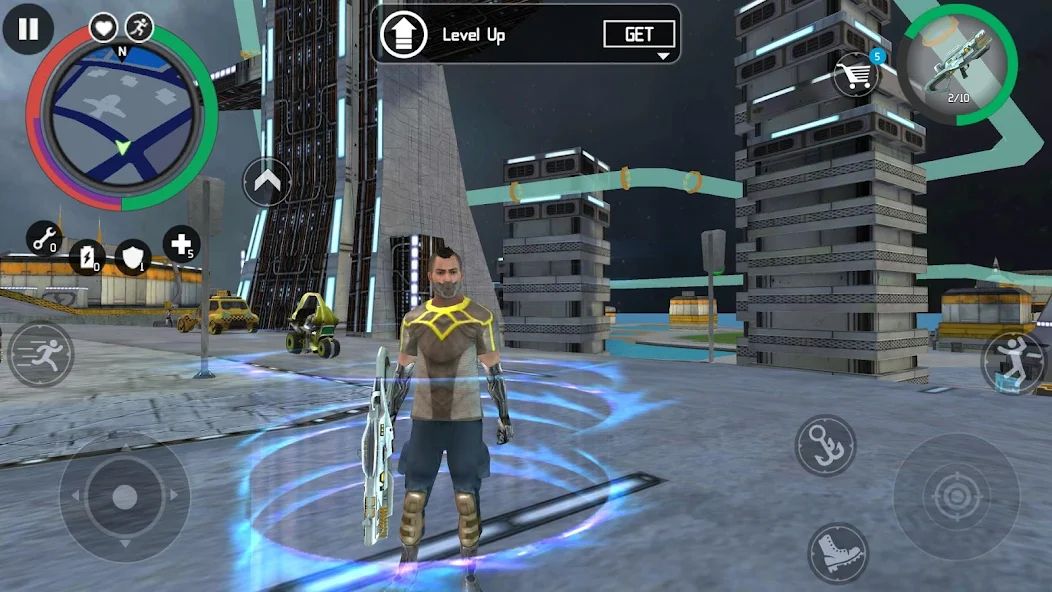Tap the virtual movement joystick
This screenshot has height=592, width=1052.
(124, 496)
